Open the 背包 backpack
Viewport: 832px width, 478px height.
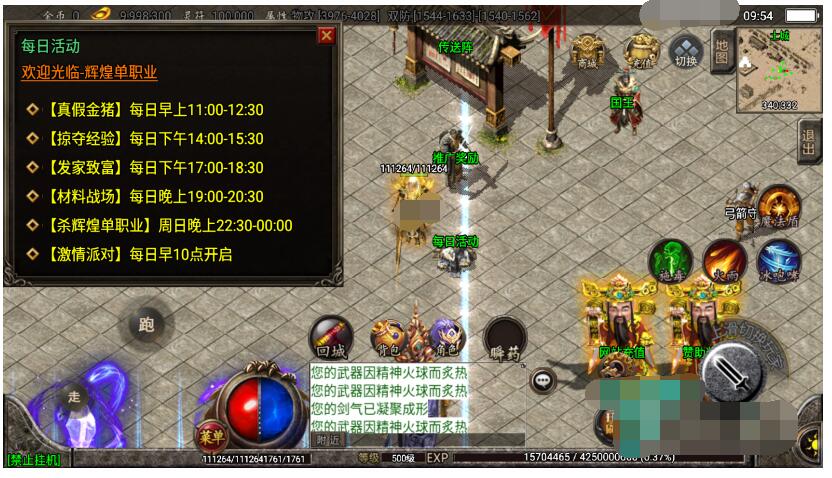tap(389, 338)
